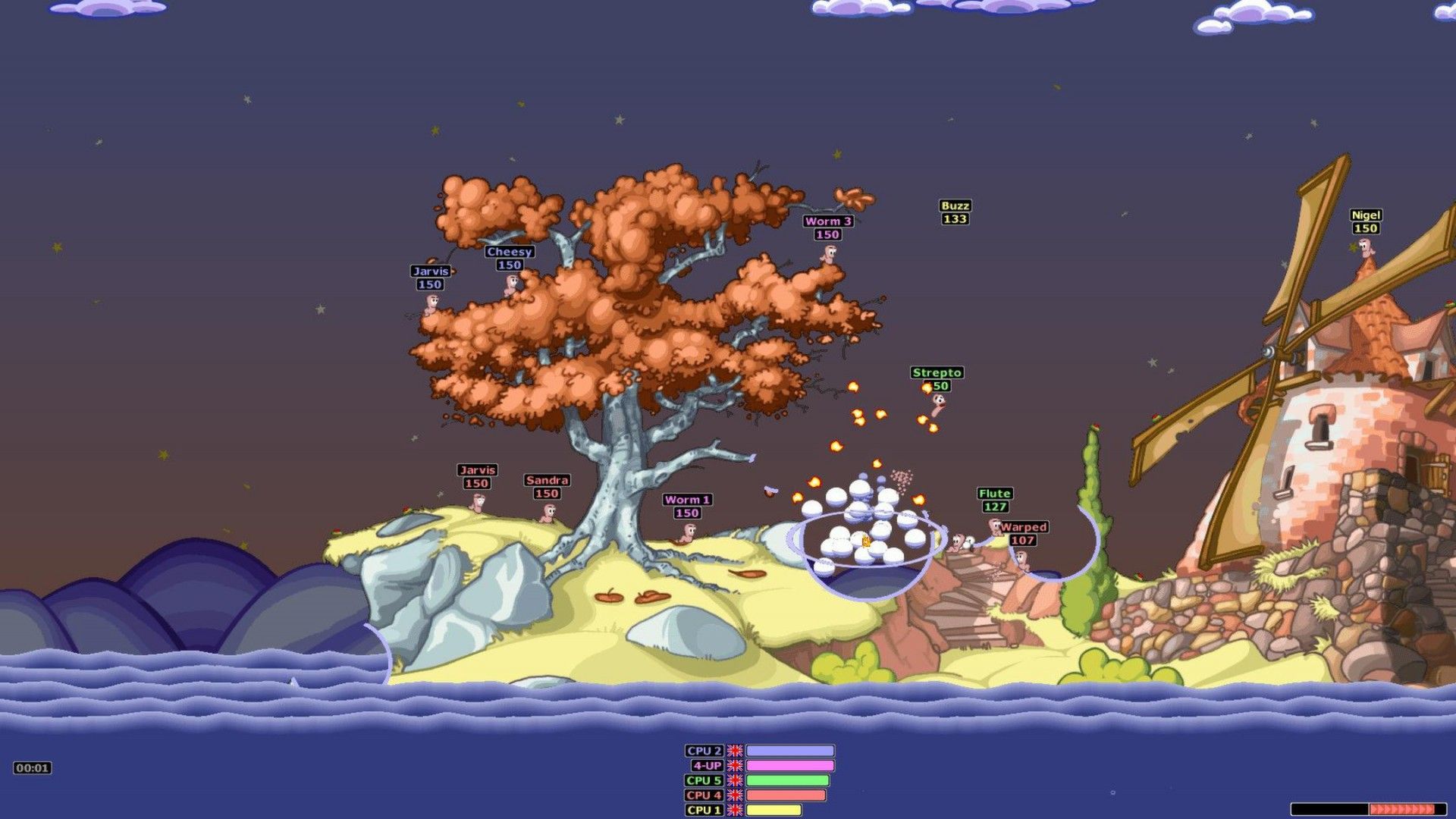1456x819 pixels.
Task: Click the Buzz health label showing 133
Action: click(x=954, y=218)
